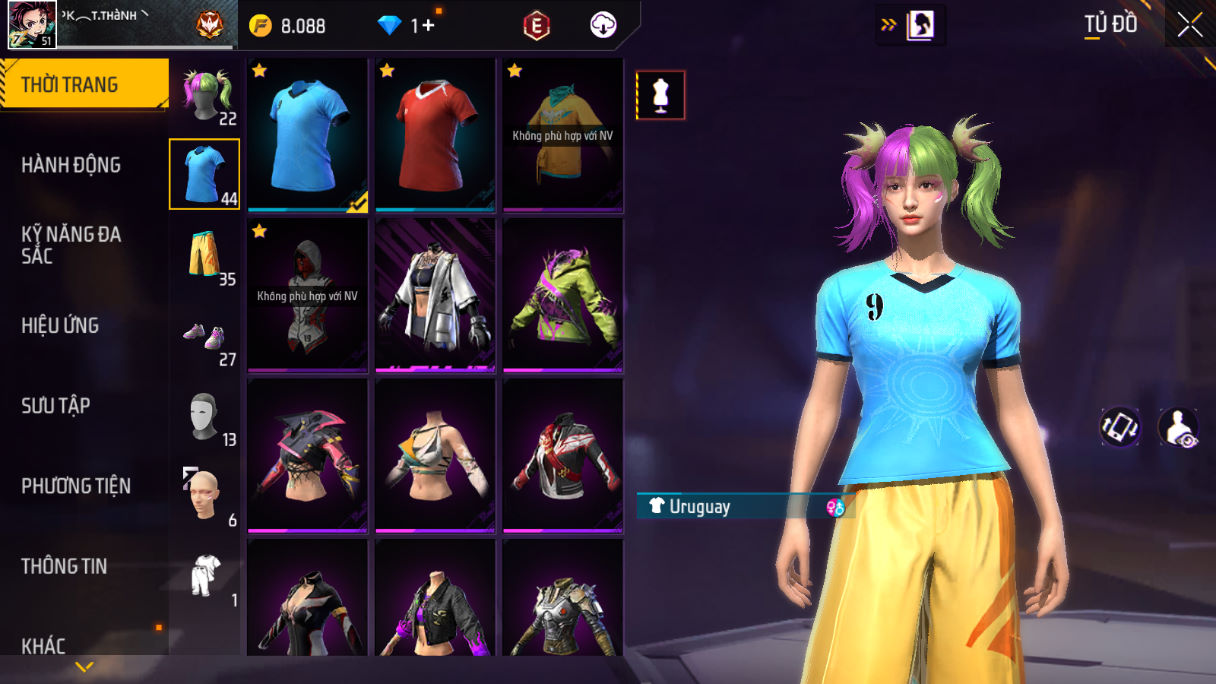
Task: Choose the green and purple hoodie
Action: pyautogui.click(x=563, y=295)
